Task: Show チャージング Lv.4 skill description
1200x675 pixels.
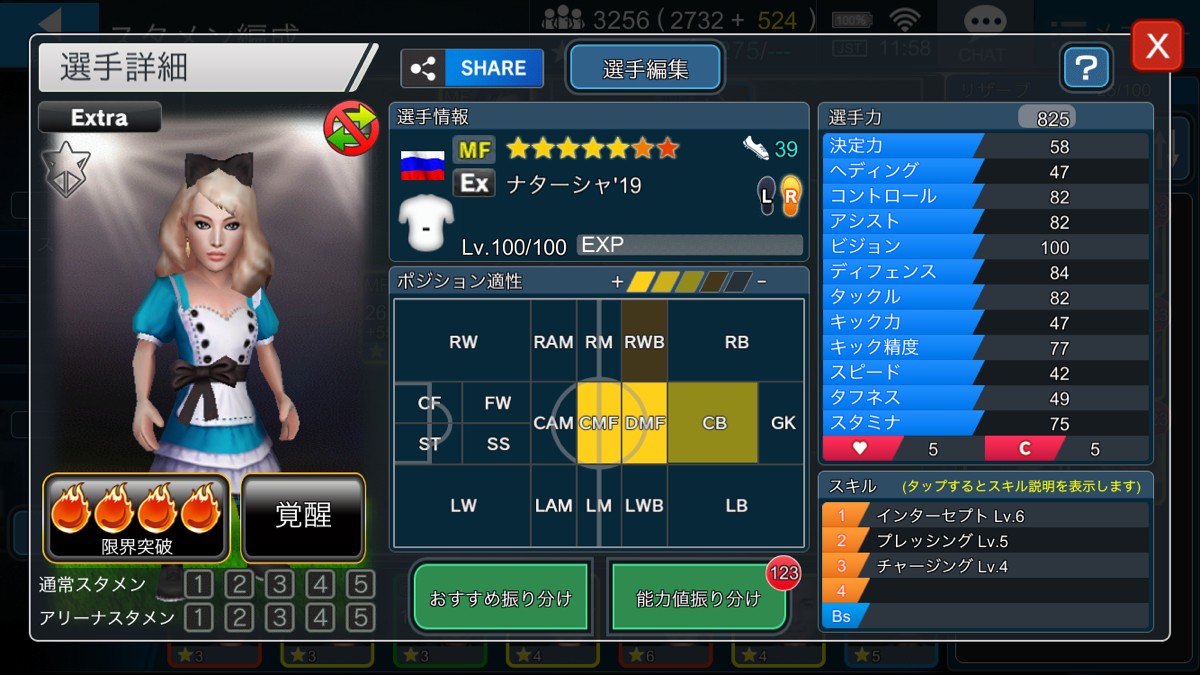Action: pyautogui.click(x=985, y=566)
